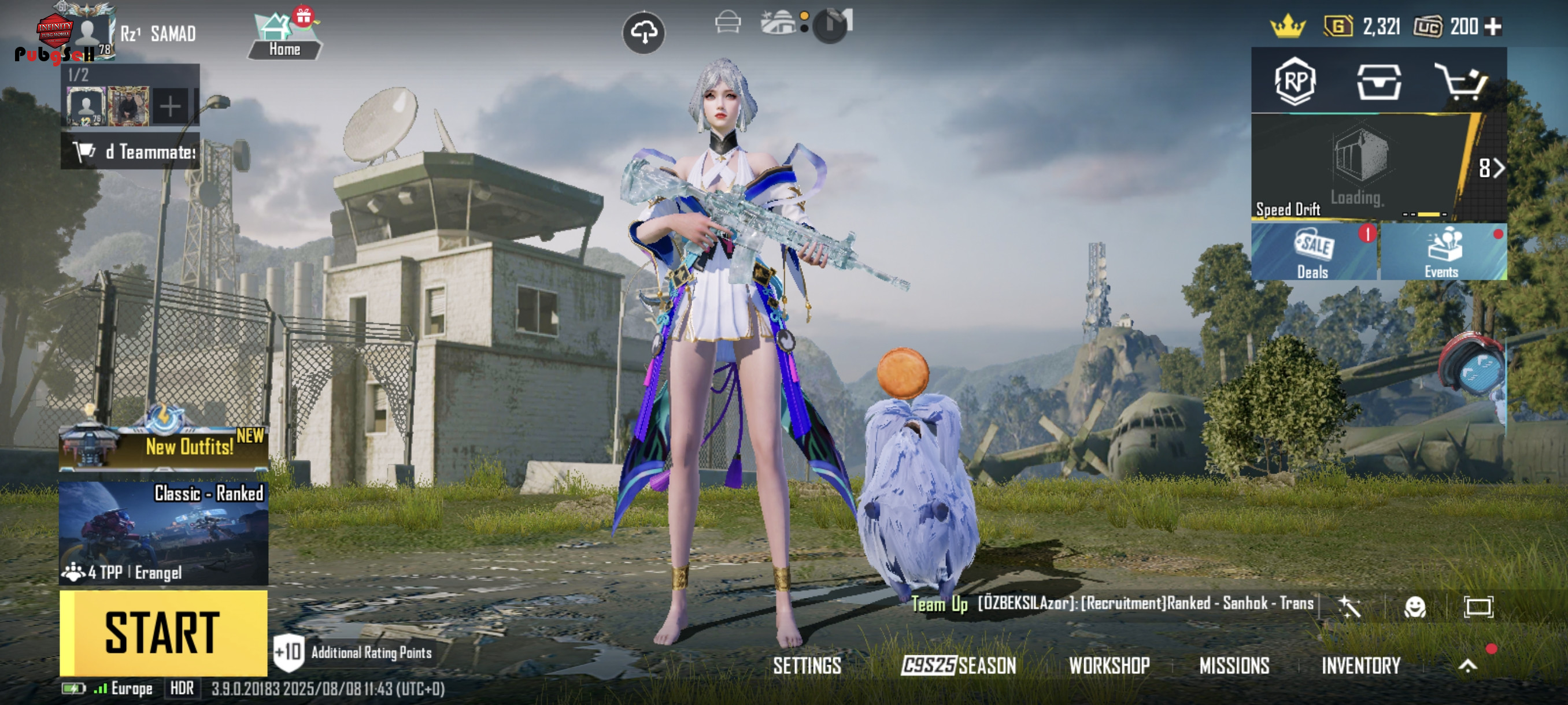Open the SETTINGS menu
Screen dimensions: 1568x705
(x=807, y=666)
